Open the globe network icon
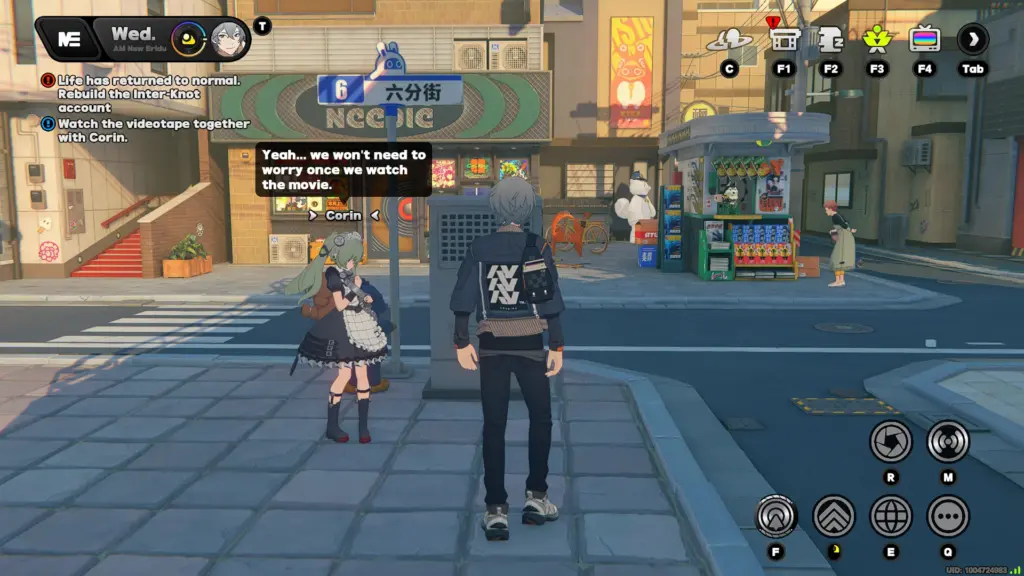This screenshot has height=576, width=1024. (x=890, y=516)
